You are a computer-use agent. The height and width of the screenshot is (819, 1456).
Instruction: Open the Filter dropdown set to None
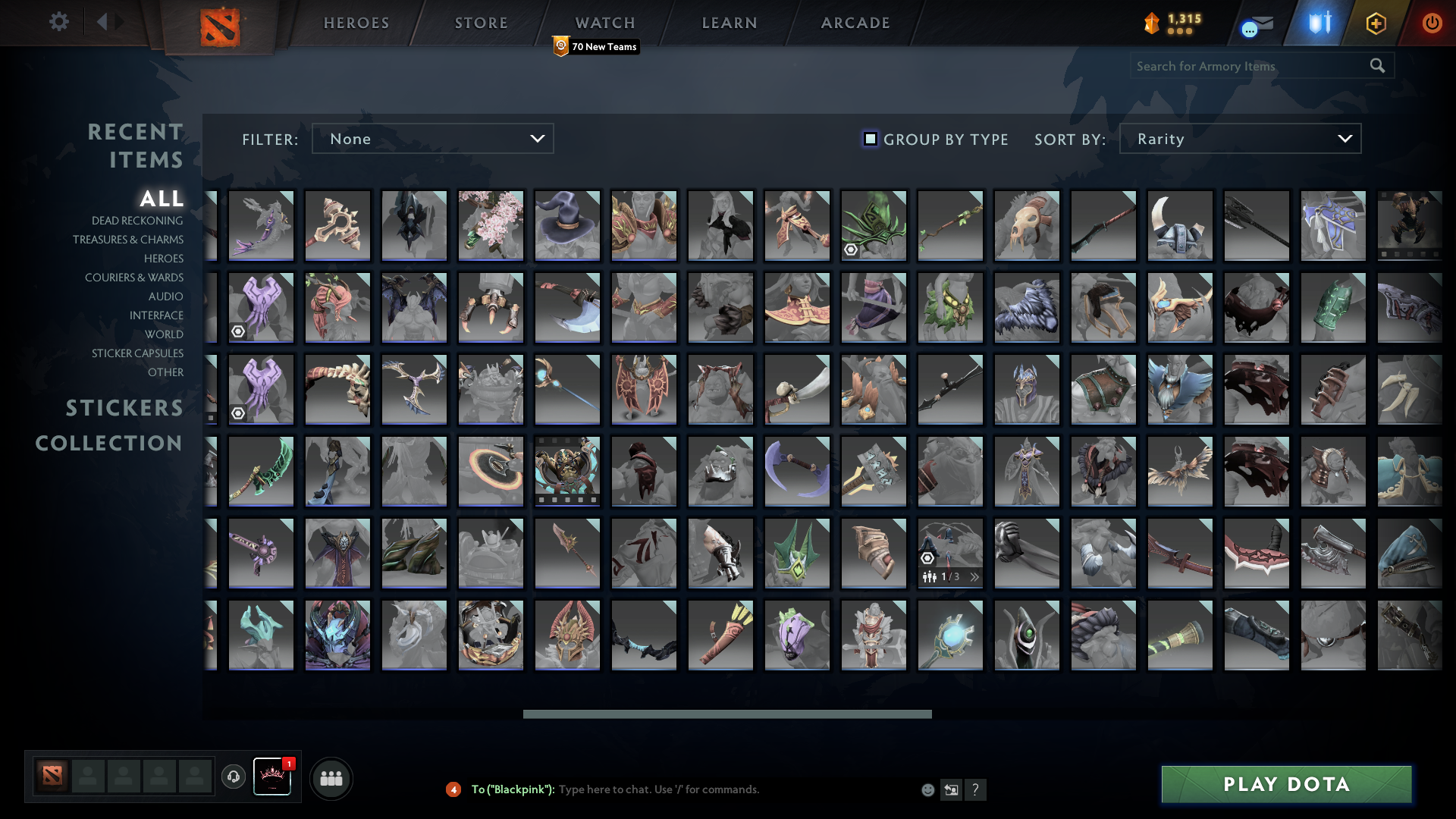(x=432, y=139)
